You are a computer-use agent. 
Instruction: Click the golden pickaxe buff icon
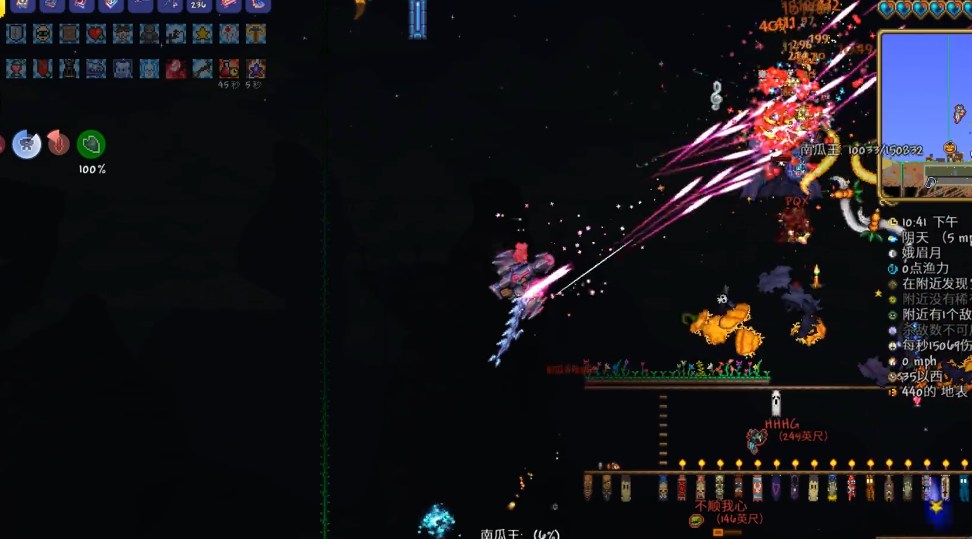click(x=256, y=34)
